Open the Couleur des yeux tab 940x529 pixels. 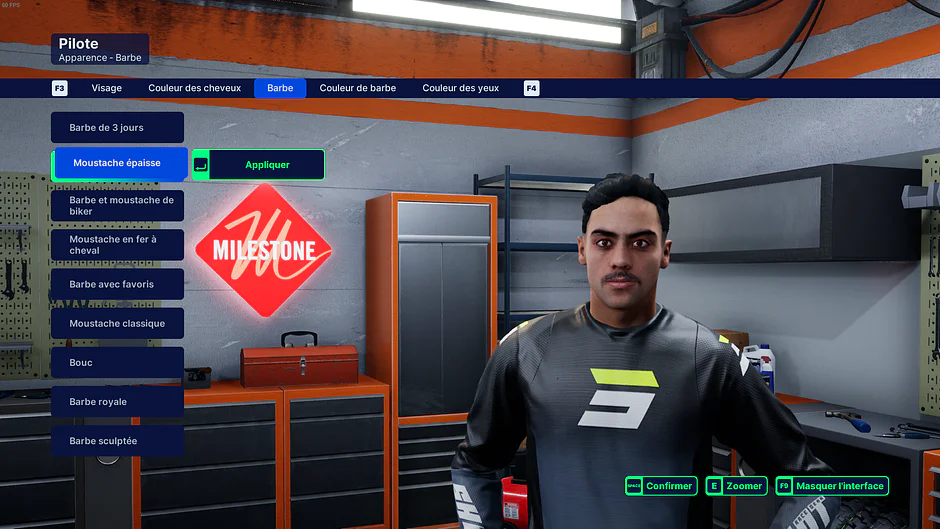click(x=460, y=88)
